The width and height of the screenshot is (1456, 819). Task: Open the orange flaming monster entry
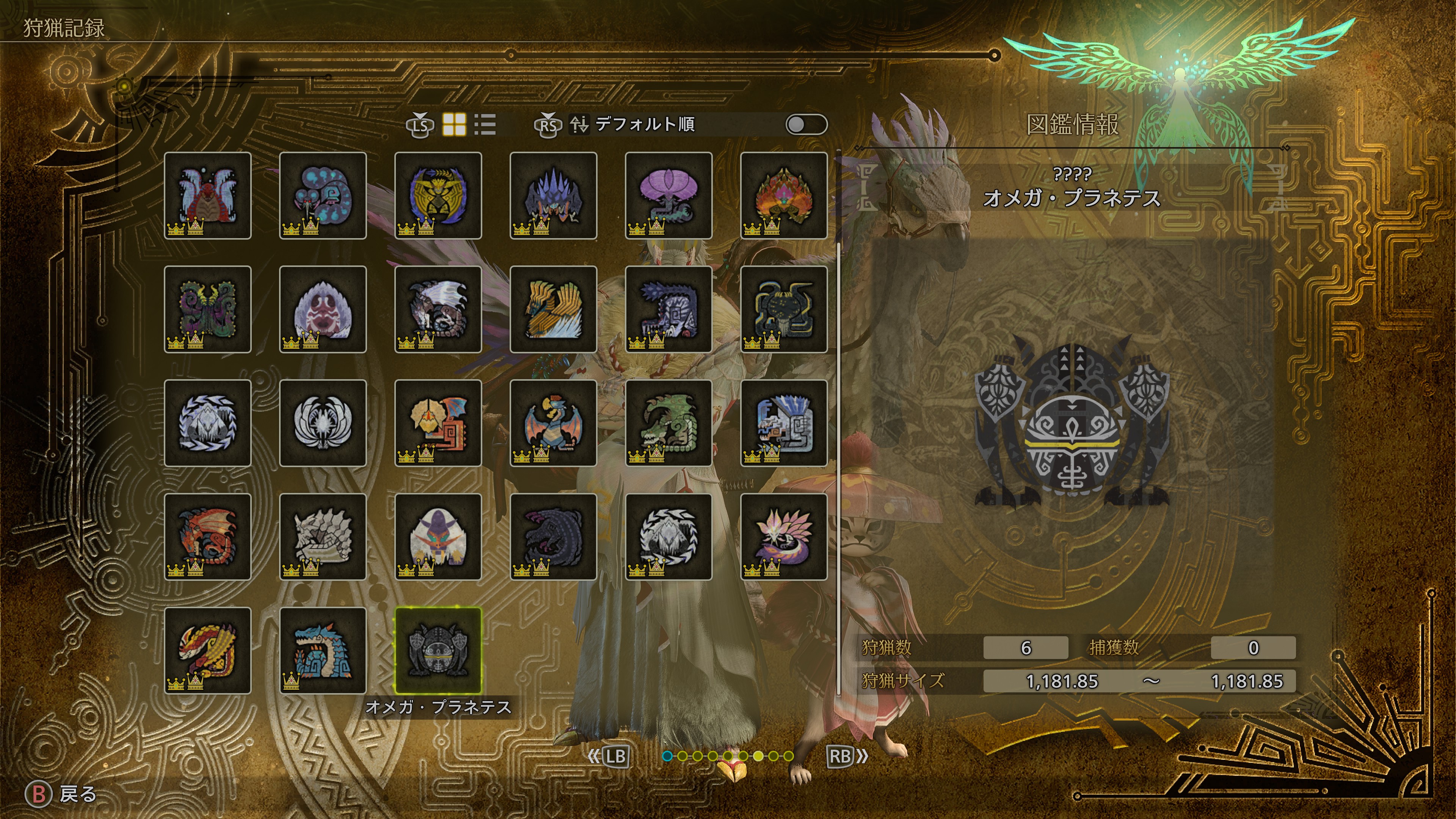(x=784, y=196)
